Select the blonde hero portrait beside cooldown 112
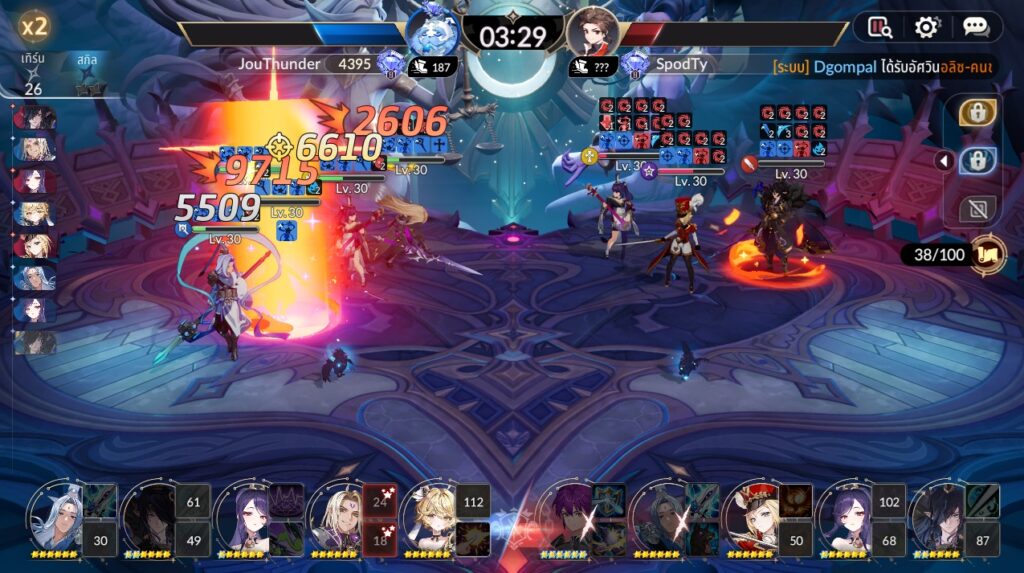The image size is (1024, 573). pos(430,516)
